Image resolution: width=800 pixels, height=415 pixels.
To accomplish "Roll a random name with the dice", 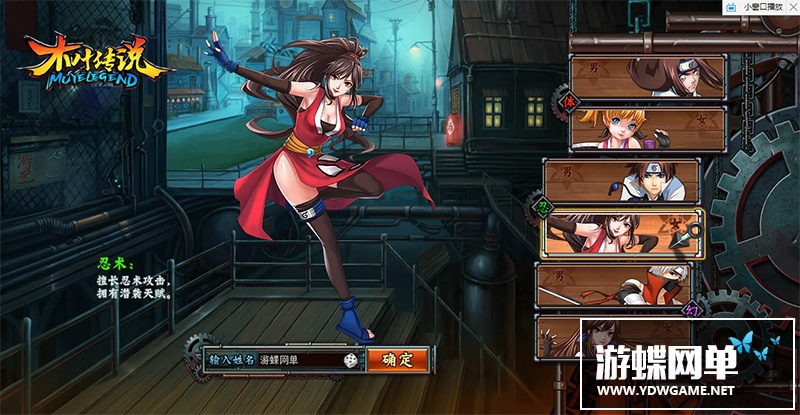I will (x=352, y=359).
